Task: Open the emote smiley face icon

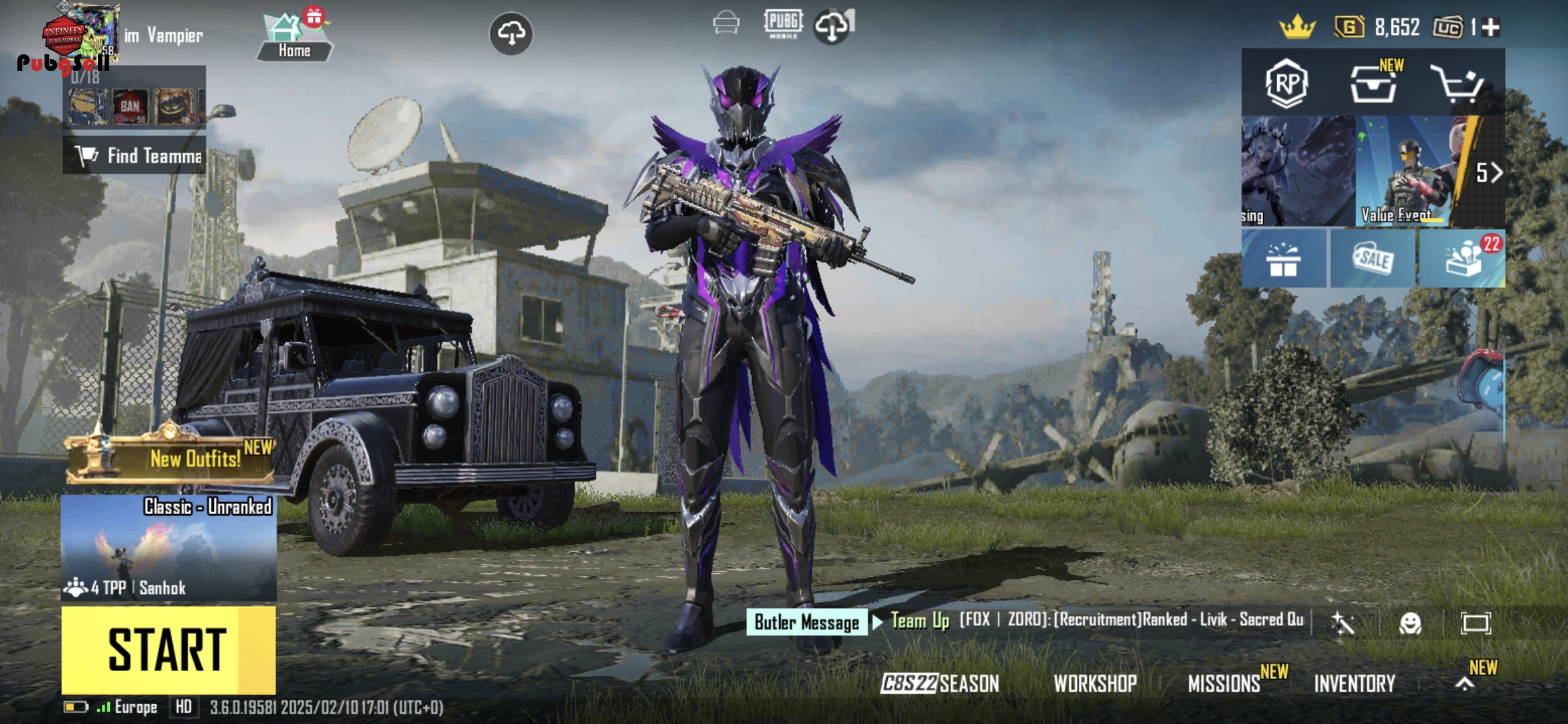Action: pyautogui.click(x=1410, y=623)
